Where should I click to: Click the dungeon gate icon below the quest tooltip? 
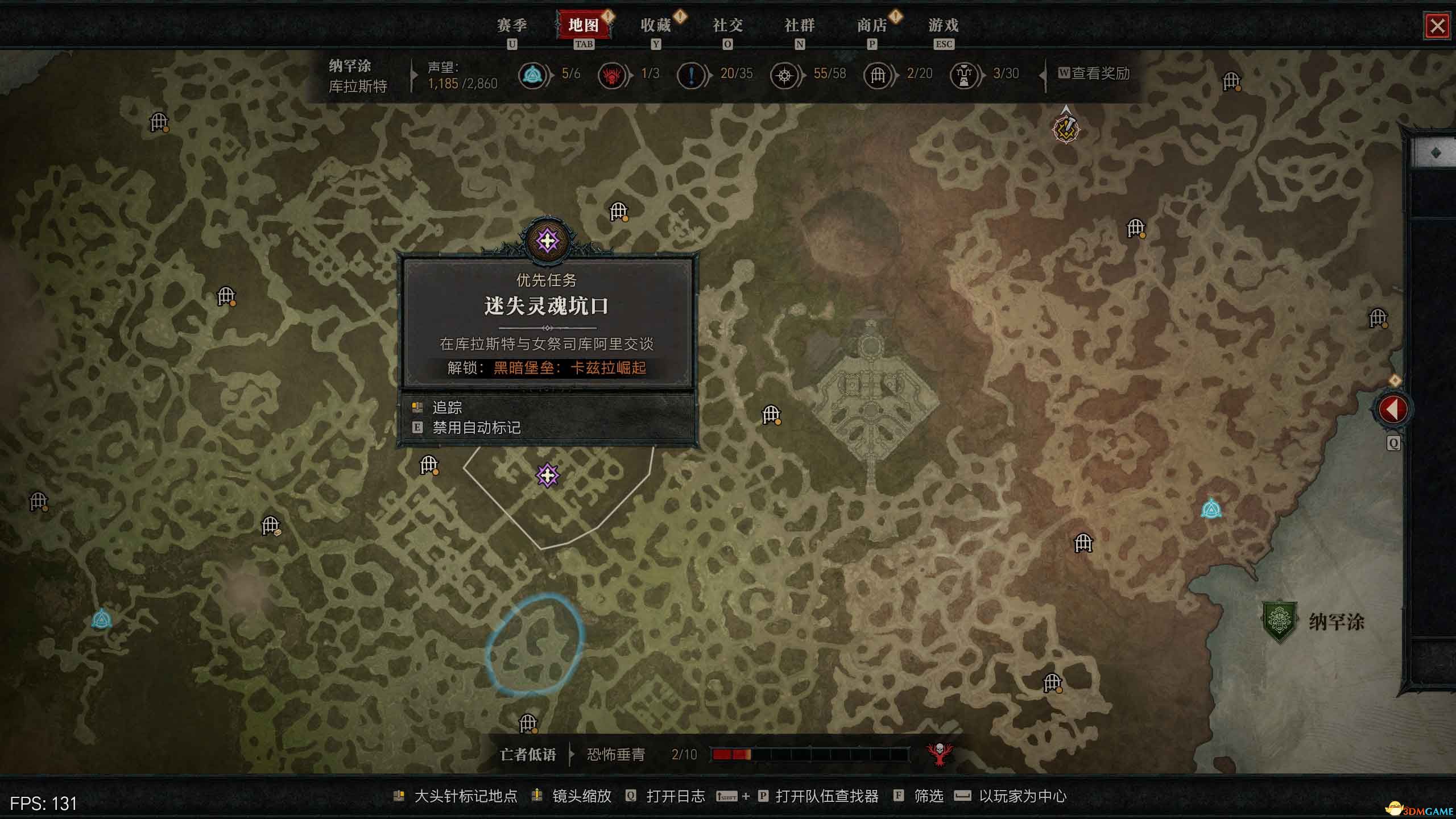coord(428,465)
